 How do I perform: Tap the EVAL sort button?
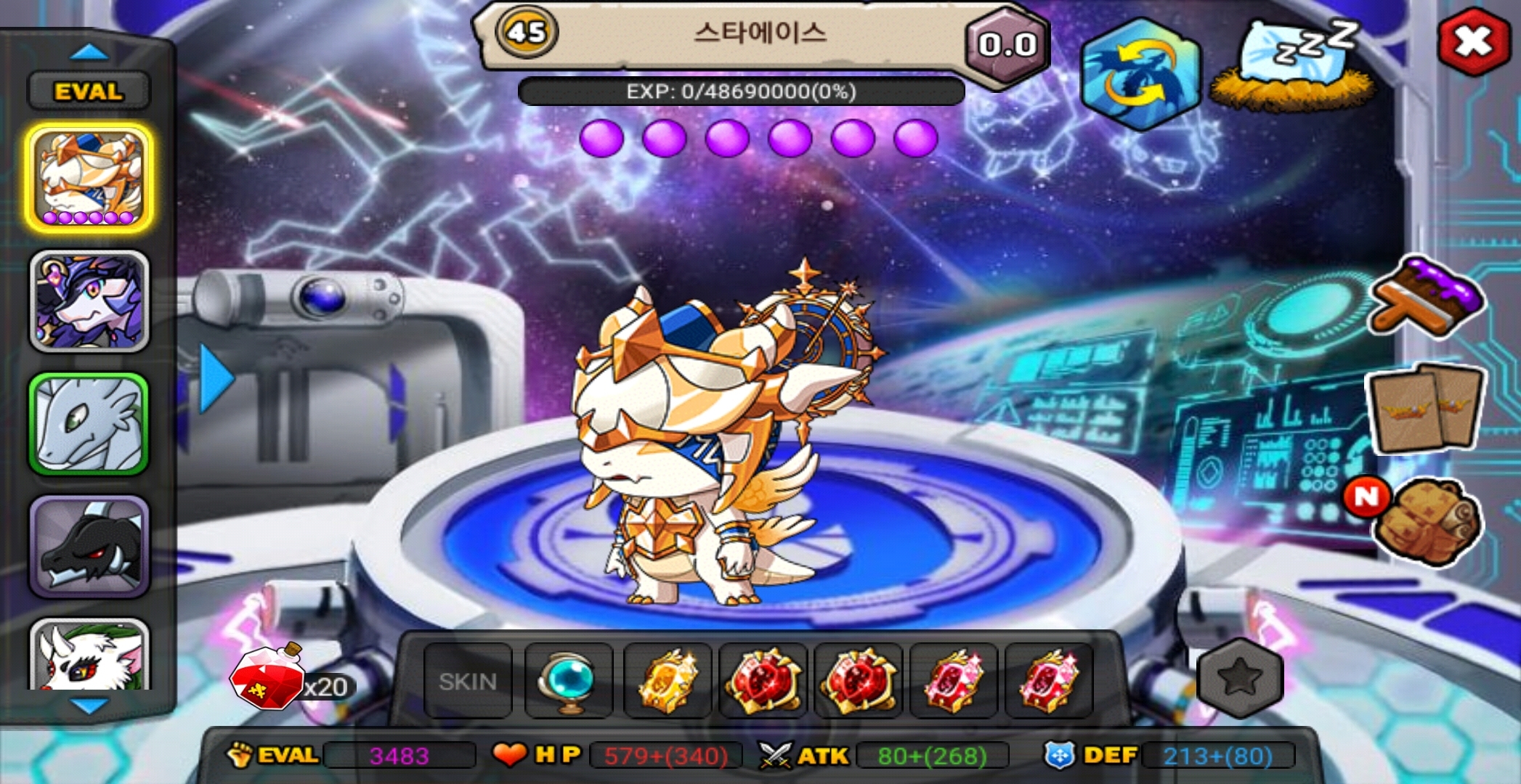click(89, 91)
